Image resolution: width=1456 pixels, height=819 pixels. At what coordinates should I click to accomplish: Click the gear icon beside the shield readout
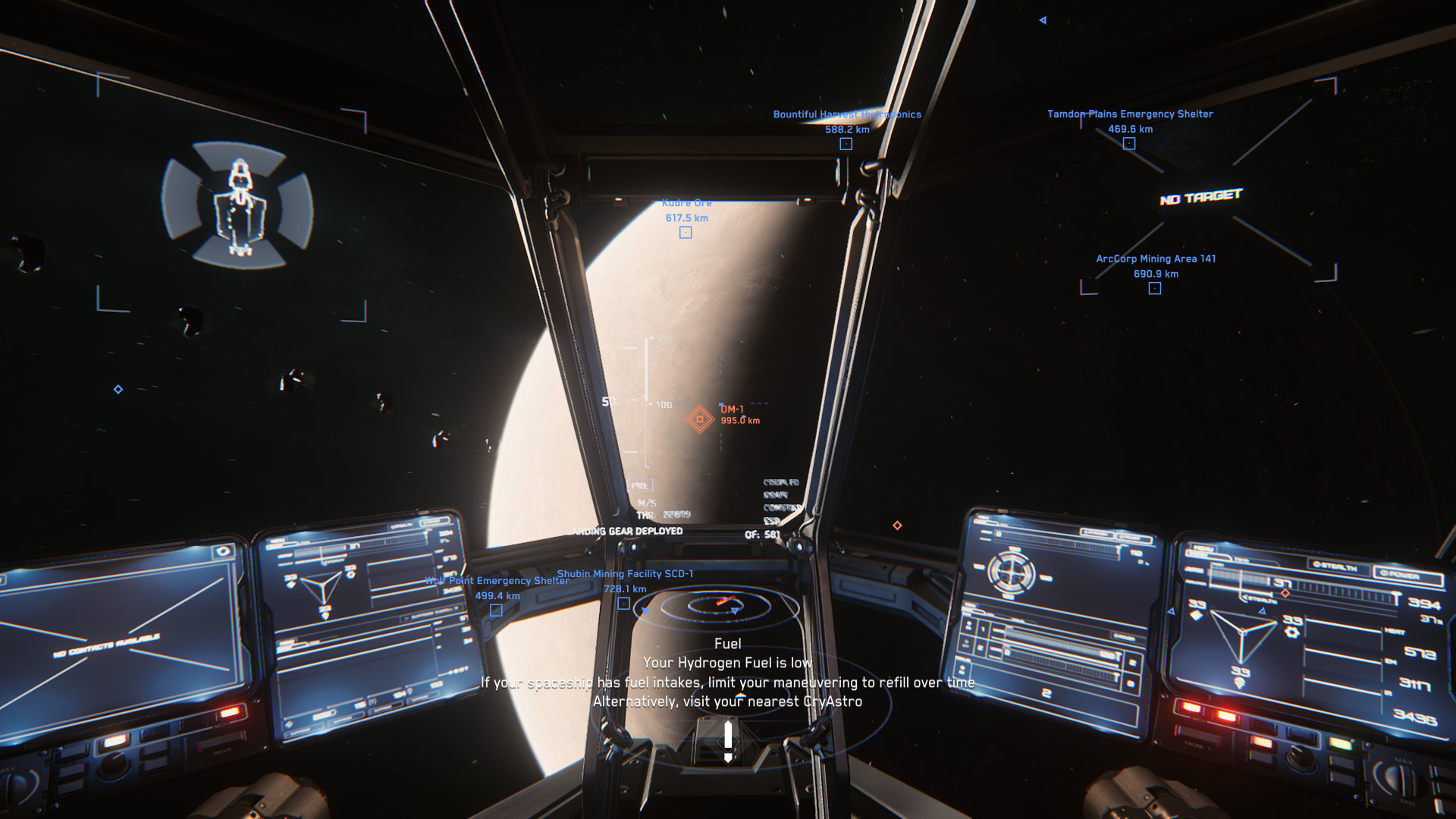point(1292,632)
